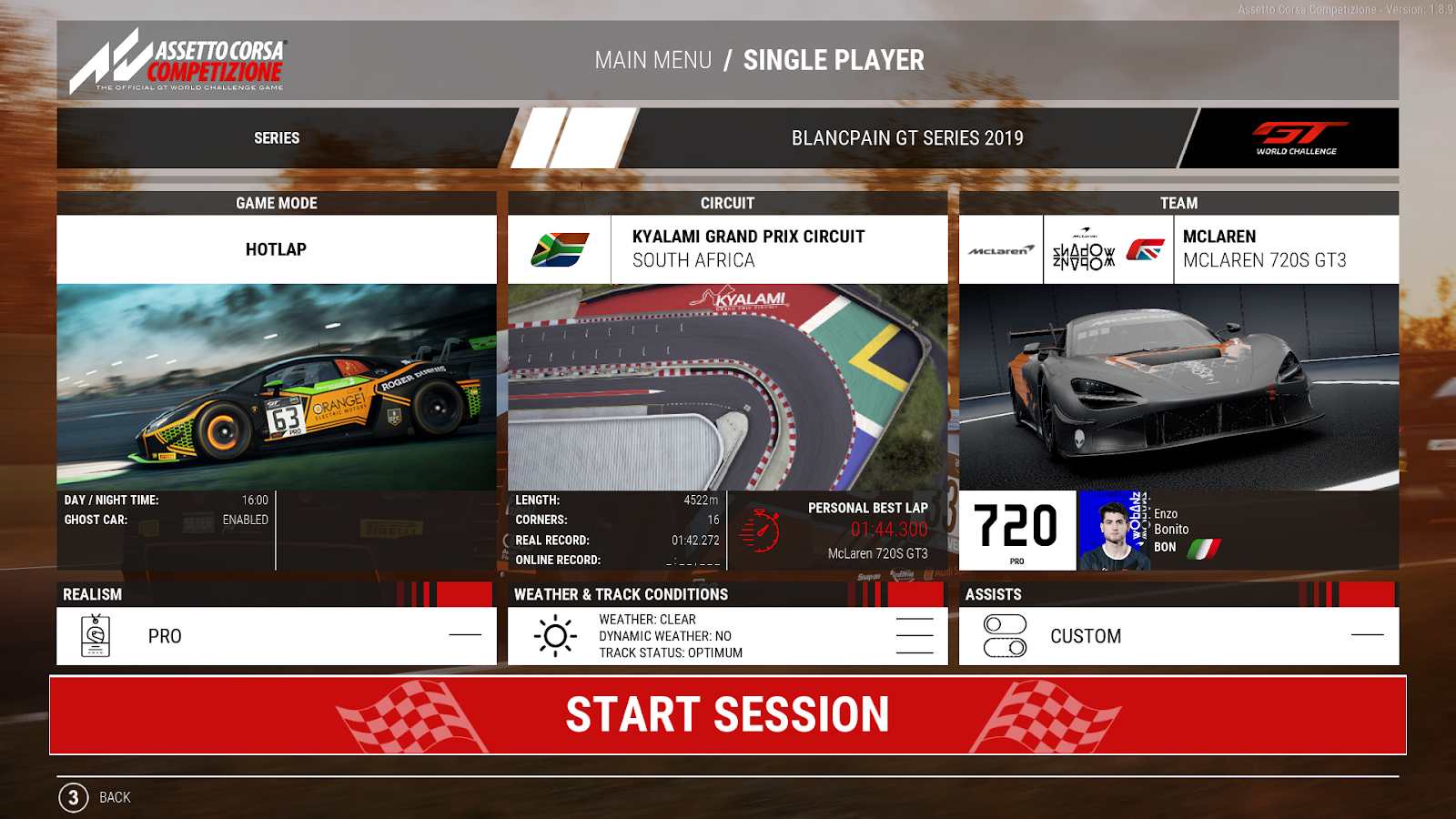Click the Kyalami track preview image
Screen dimensions: 1456x819
click(x=727, y=387)
